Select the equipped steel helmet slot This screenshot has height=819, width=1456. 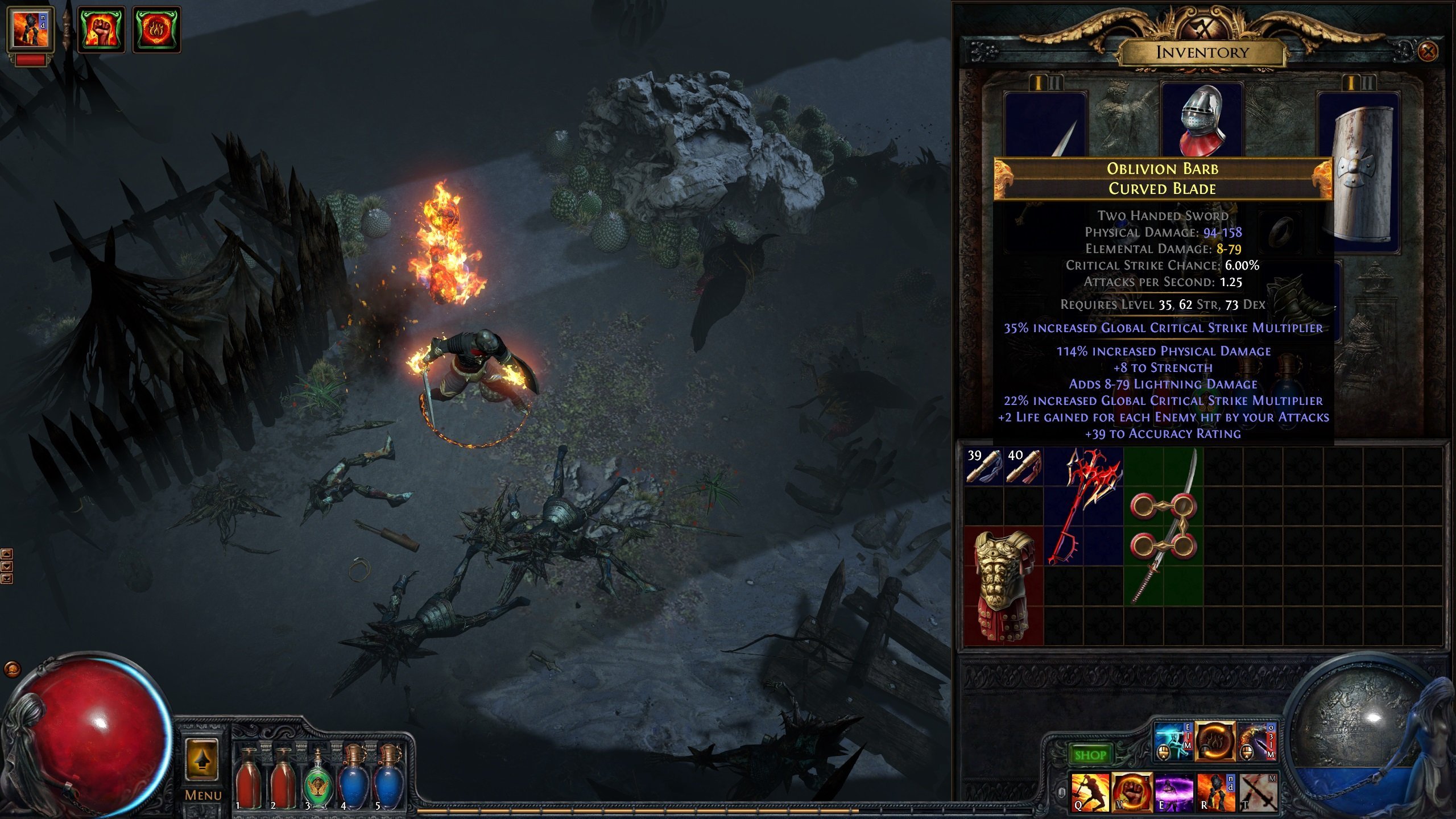pos(1201,121)
